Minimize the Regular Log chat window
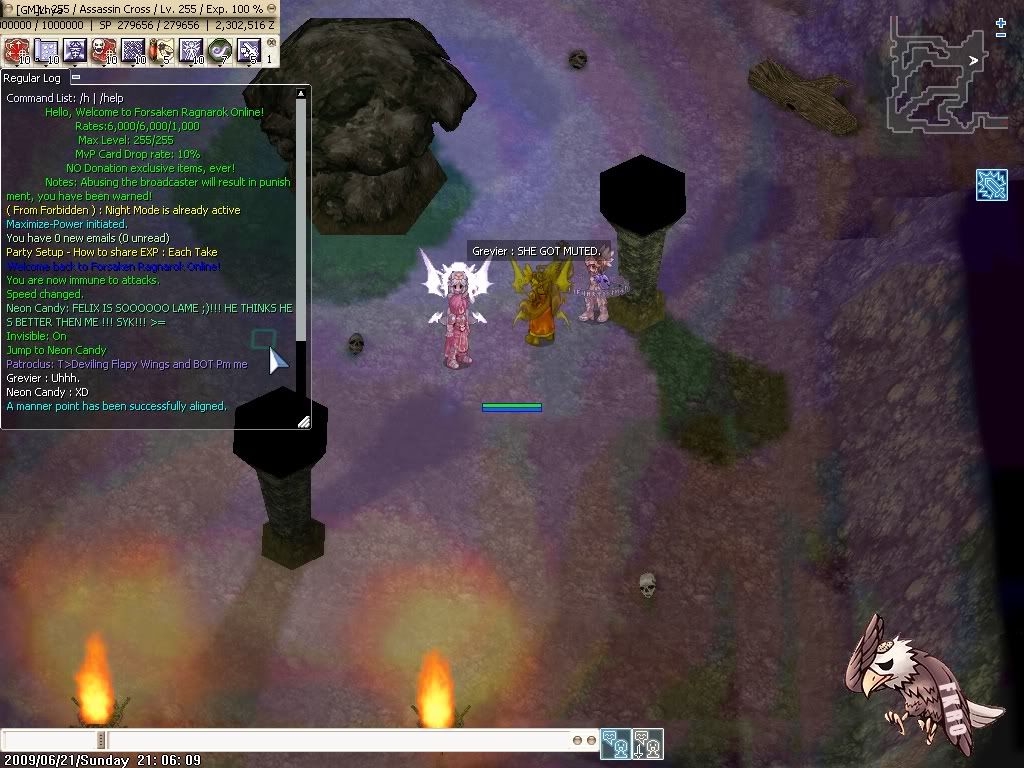The image size is (1024, 768). point(76,77)
